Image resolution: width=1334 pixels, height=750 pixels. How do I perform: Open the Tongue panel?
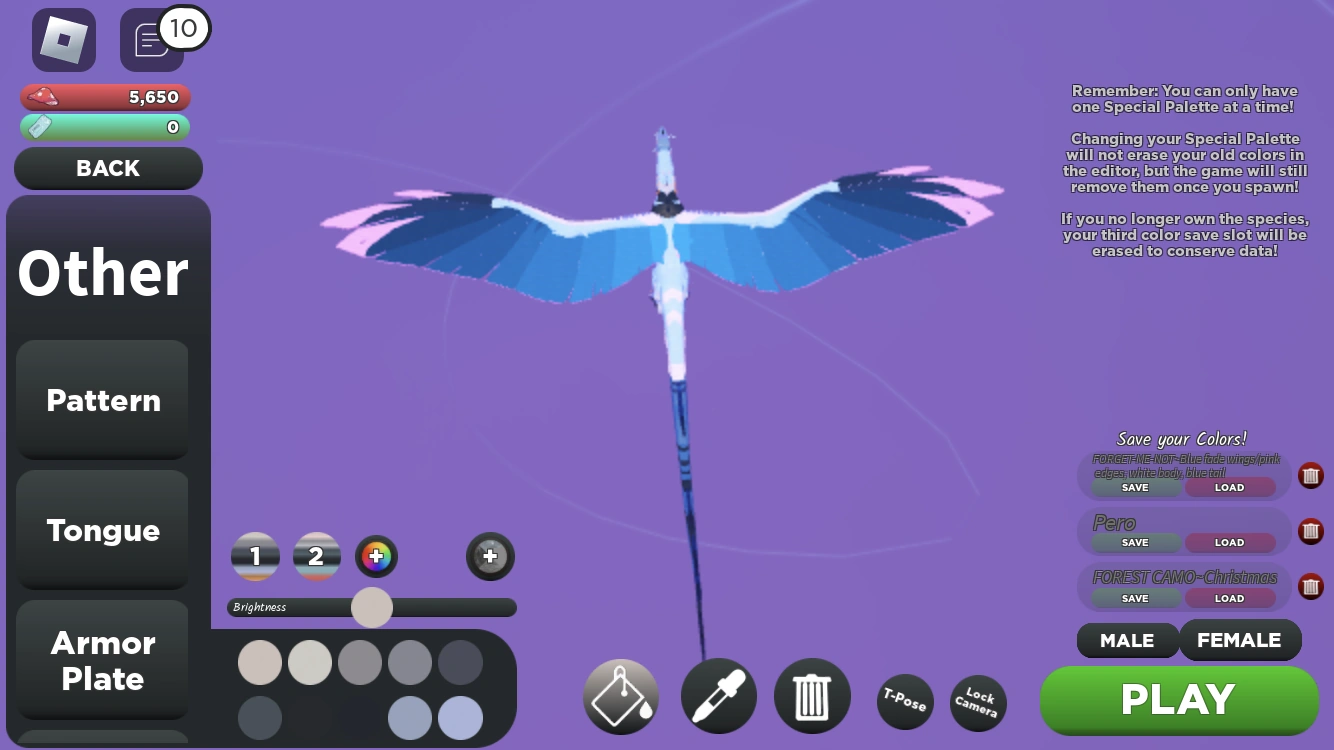102,531
